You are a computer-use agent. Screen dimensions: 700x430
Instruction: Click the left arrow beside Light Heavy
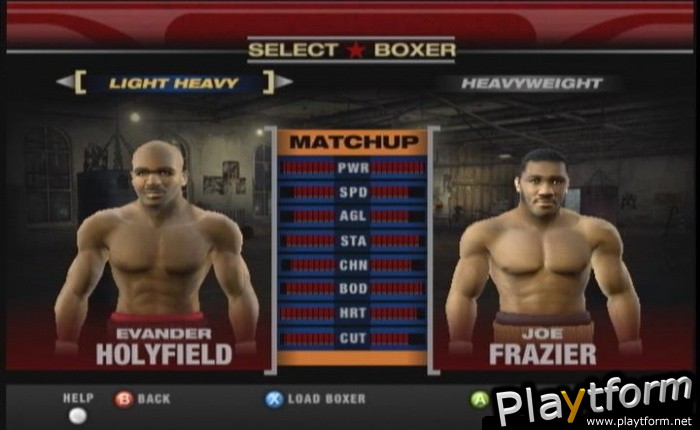(x=64, y=82)
